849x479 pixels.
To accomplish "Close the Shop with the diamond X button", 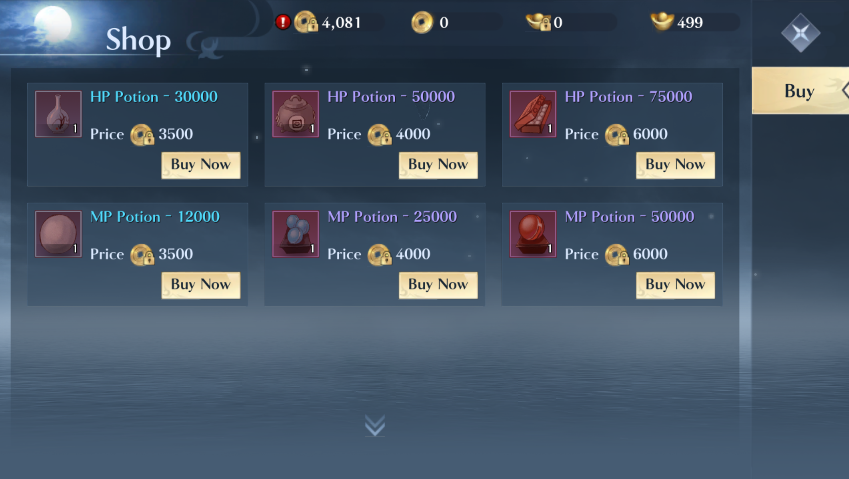I will tap(800, 33).
